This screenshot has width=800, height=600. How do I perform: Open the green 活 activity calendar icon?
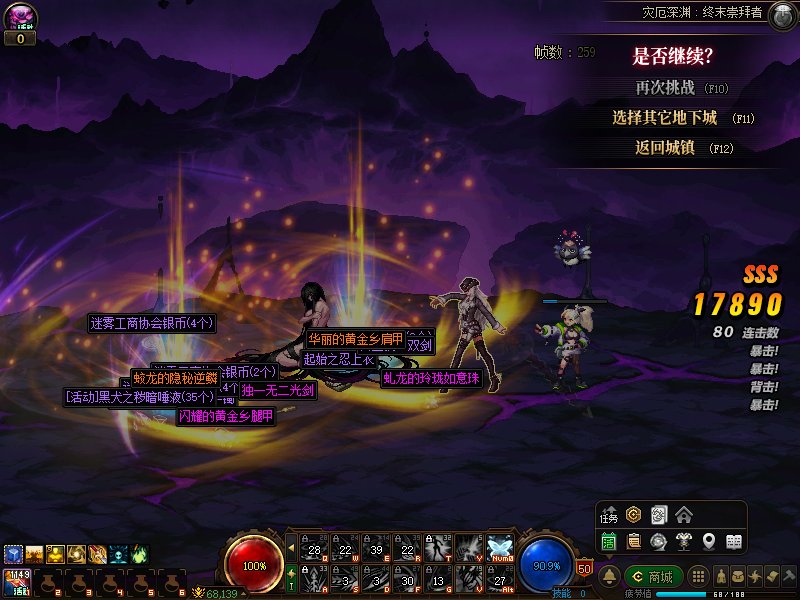(x=609, y=541)
